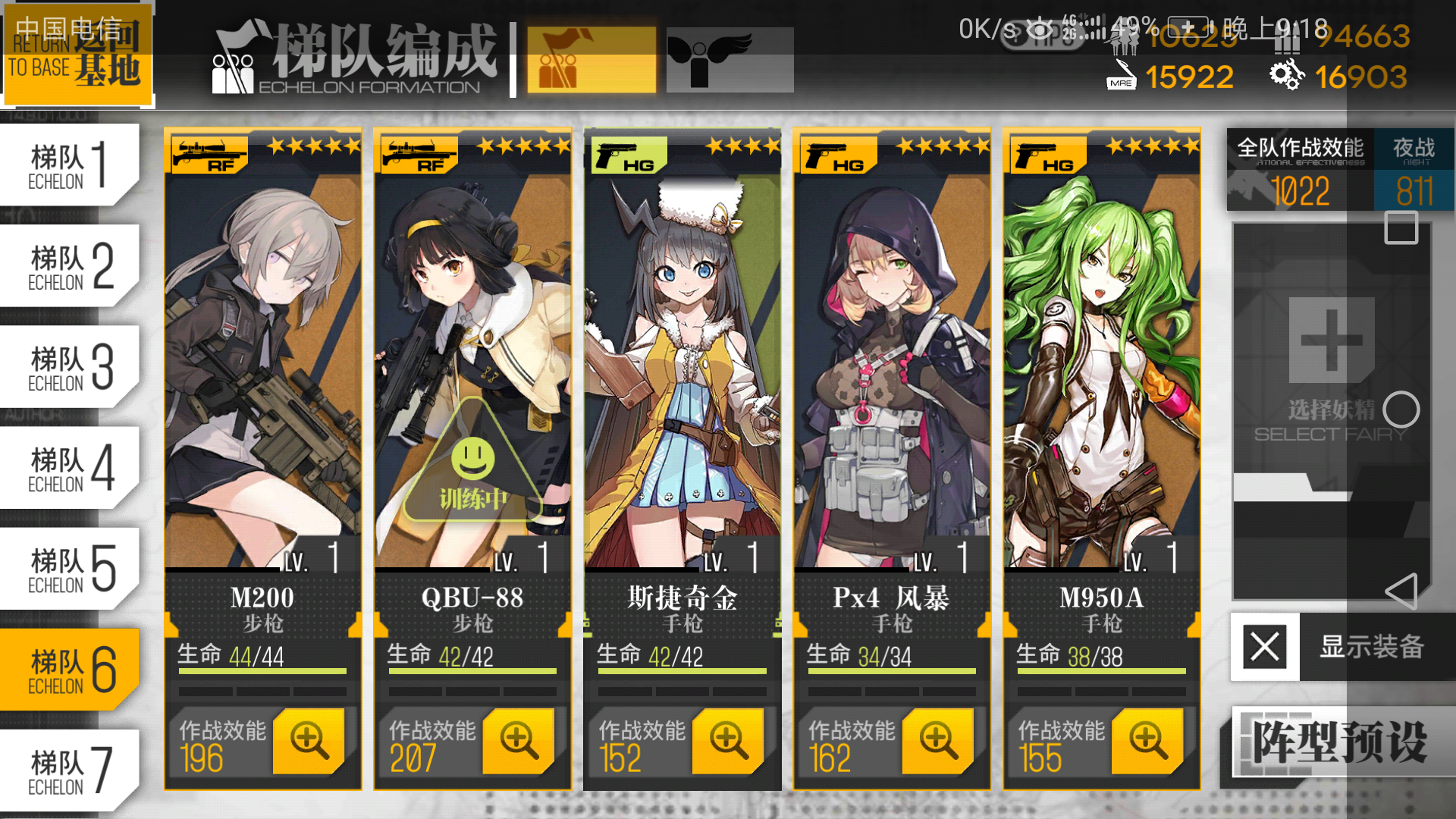Image resolution: width=1456 pixels, height=819 pixels.
Task: Click M200's green HP bar
Action: coord(262,671)
